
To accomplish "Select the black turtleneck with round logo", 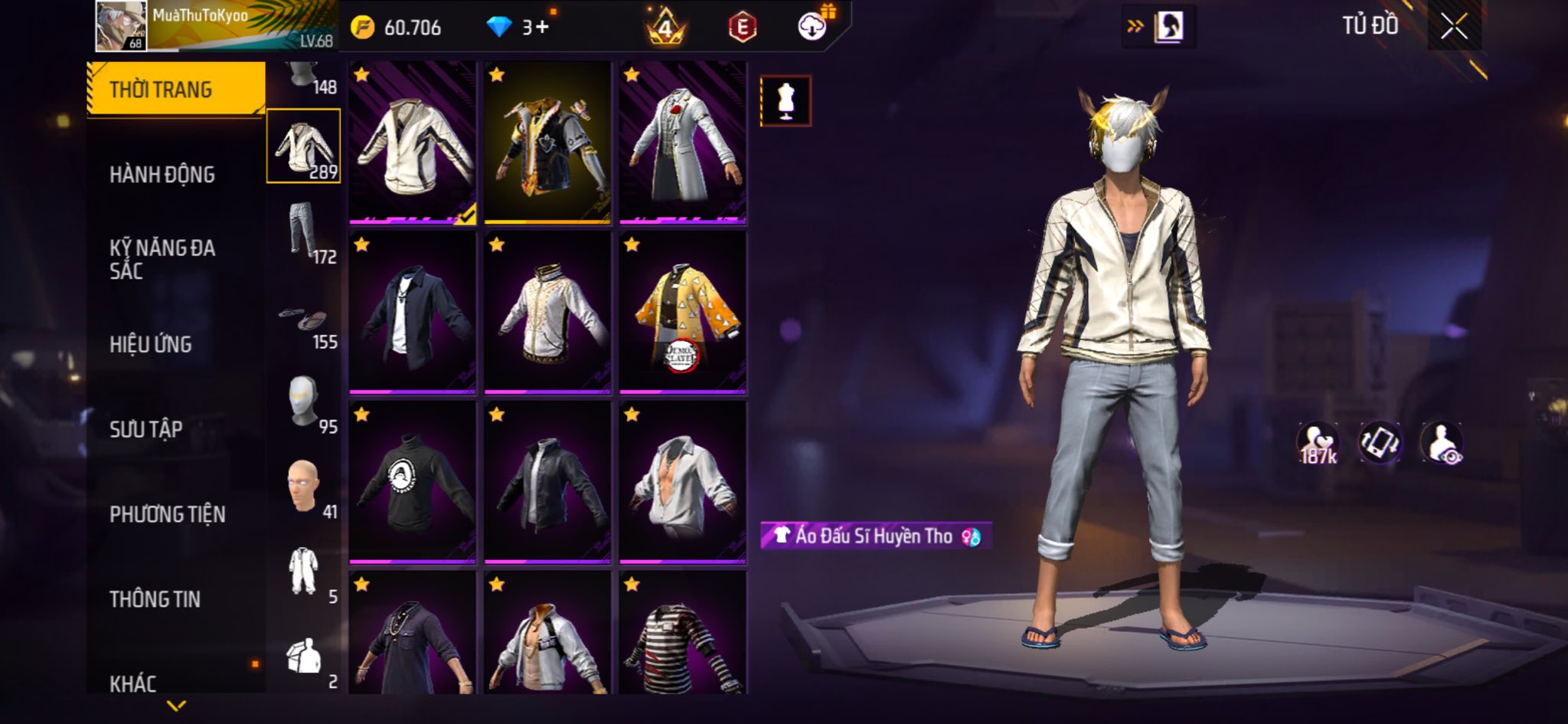I will pyautogui.click(x=412, y=483).
